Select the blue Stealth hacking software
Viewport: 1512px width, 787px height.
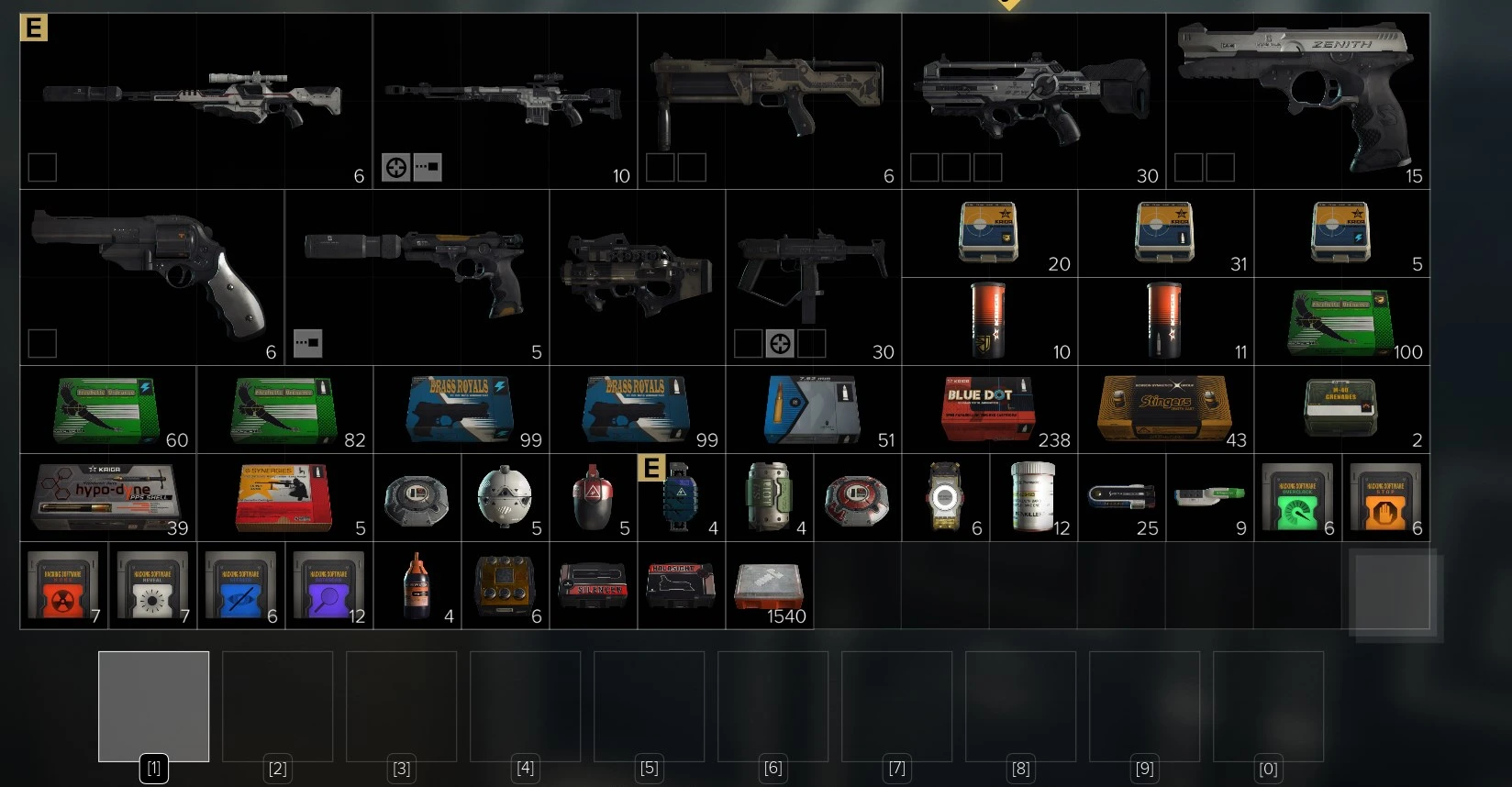pyautogui.click(x=240, y=585)
